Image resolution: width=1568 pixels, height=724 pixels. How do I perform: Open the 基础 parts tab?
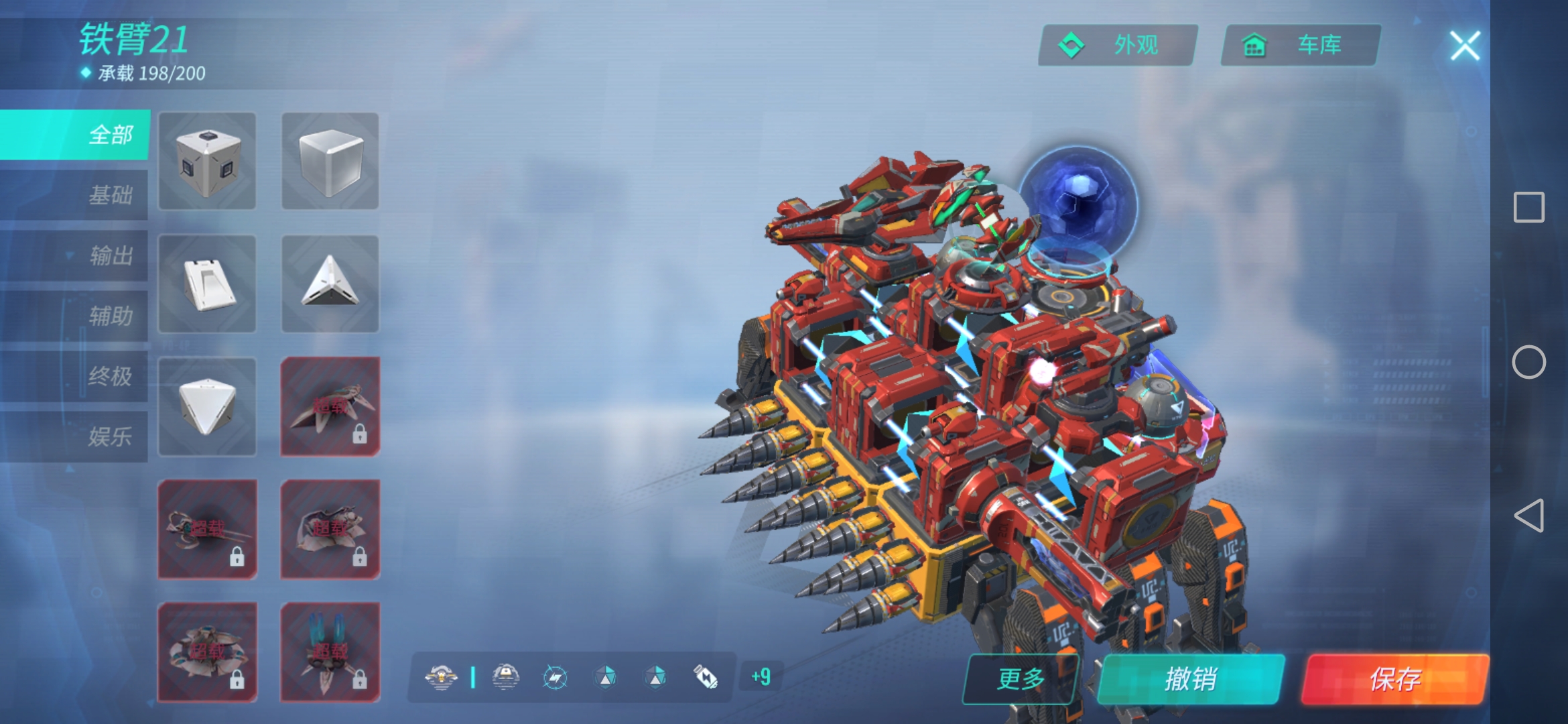pyautogui.click(x=75, y=195)
